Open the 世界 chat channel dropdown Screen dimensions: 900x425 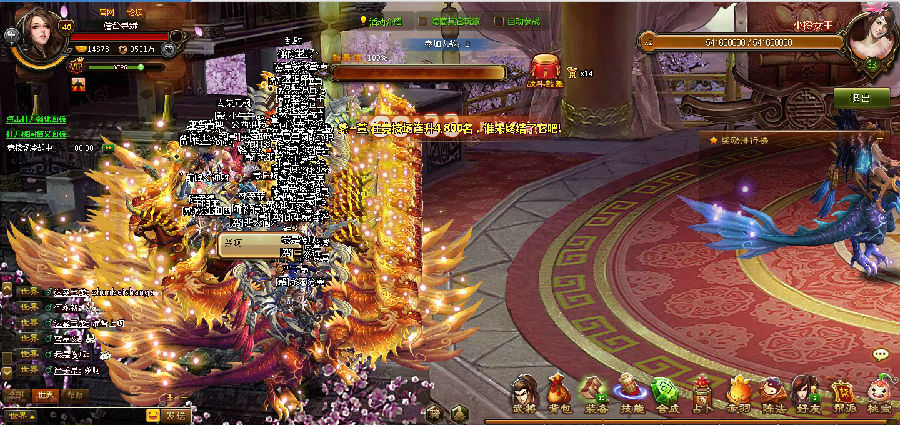pos(20,415)
